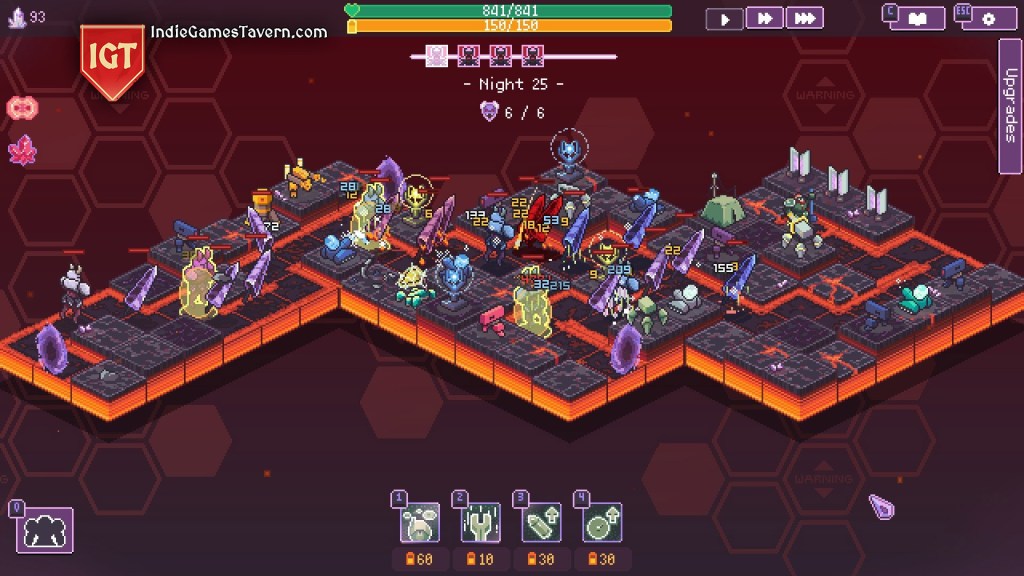Switch to double fast-forward speed
Screen dimensions: 1024x576
pyautogui.click(x=765, y=18)
